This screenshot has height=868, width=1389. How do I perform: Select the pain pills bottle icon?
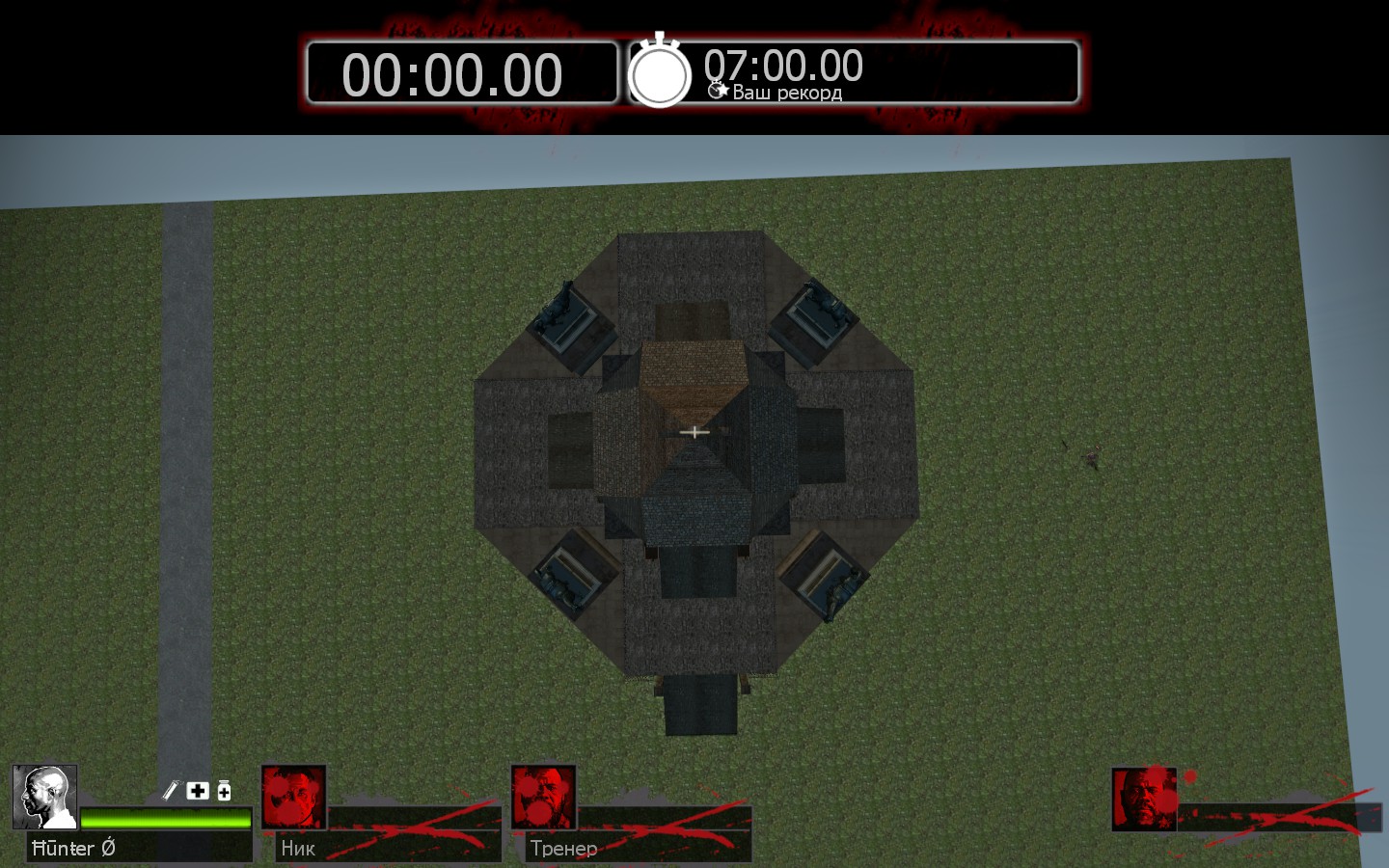tap(224, 791)
